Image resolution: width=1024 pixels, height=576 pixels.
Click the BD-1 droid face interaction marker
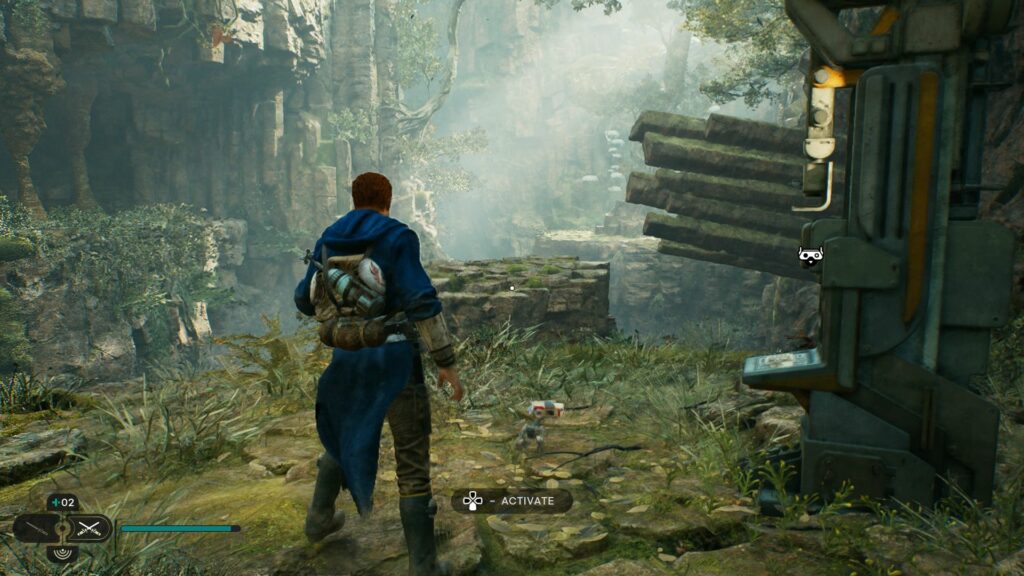tap(809, 256)
